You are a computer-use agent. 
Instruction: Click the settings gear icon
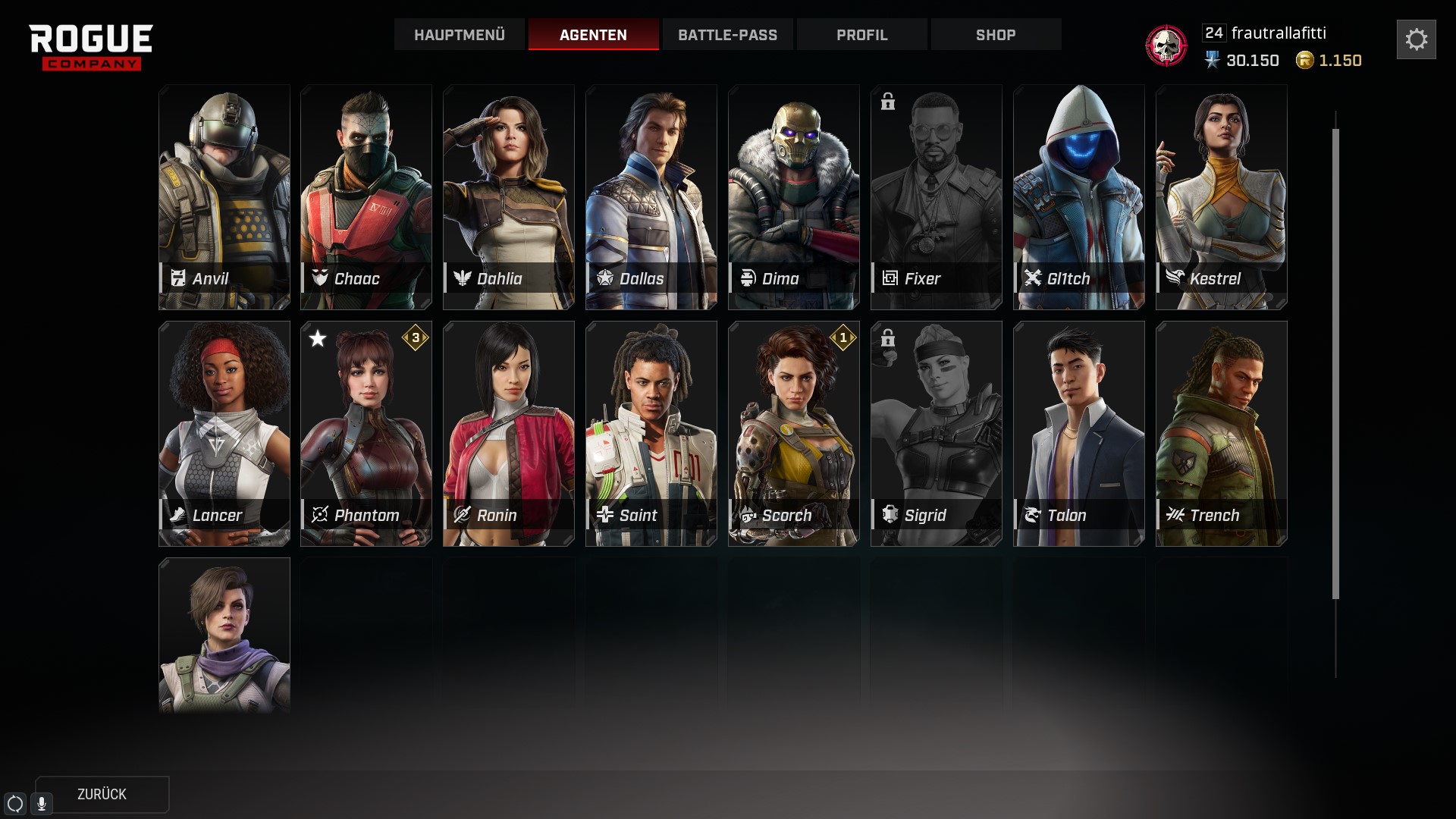pyautogui.click(x=1416, y=39)
